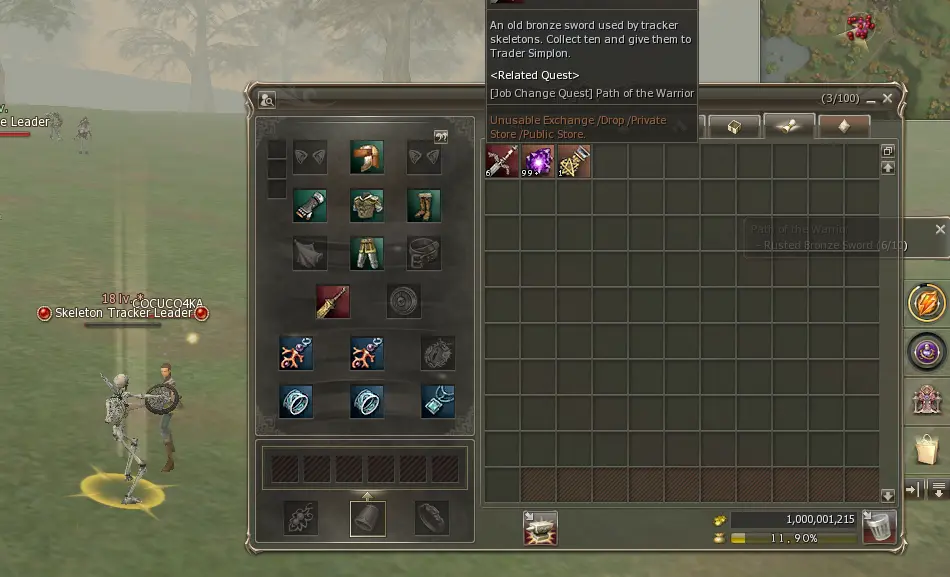
Task: Switch to the diamond inventory tab
Action: [843, 127]
